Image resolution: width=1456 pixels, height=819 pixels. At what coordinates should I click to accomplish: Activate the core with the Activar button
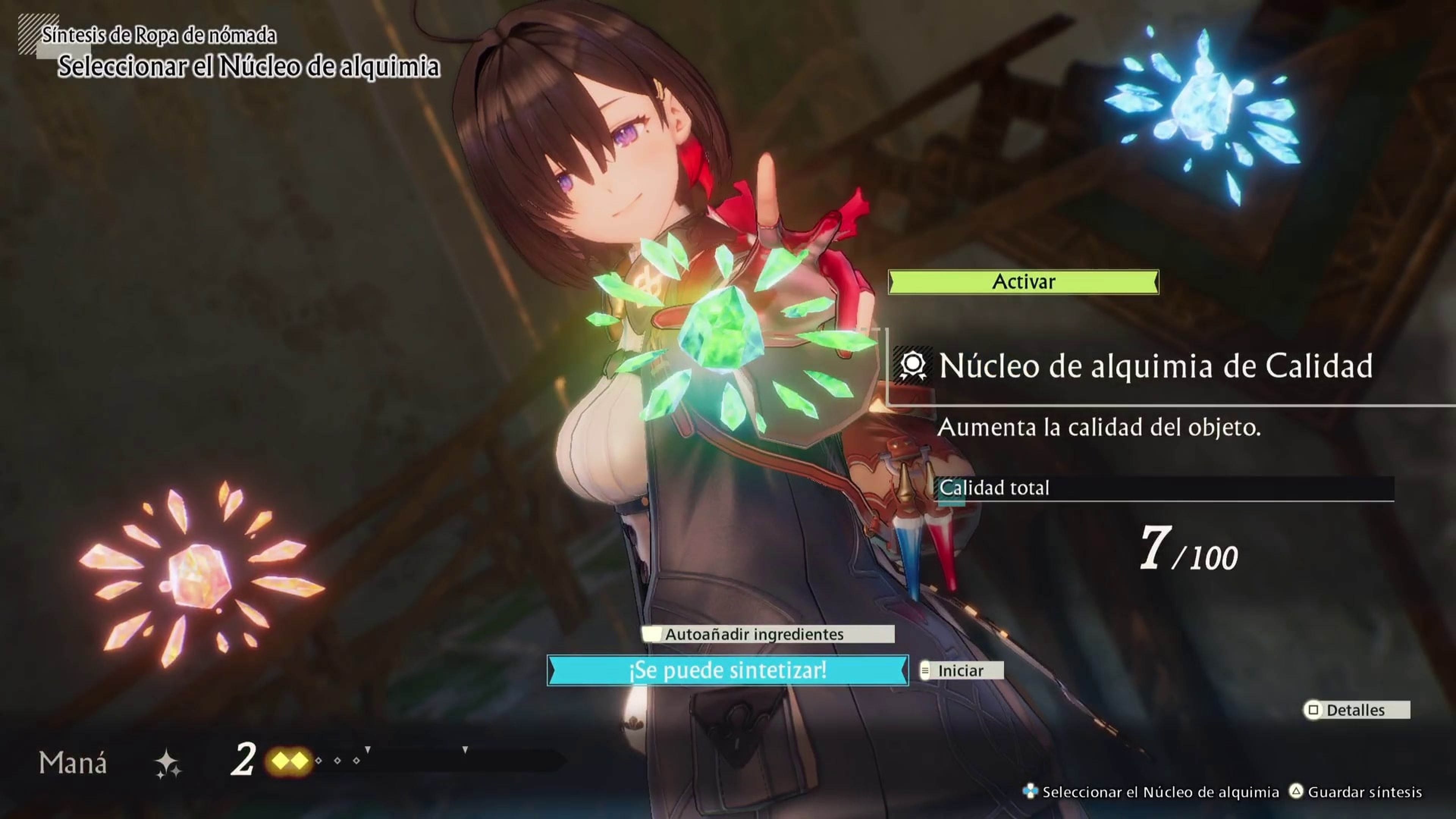(1023, 282)
